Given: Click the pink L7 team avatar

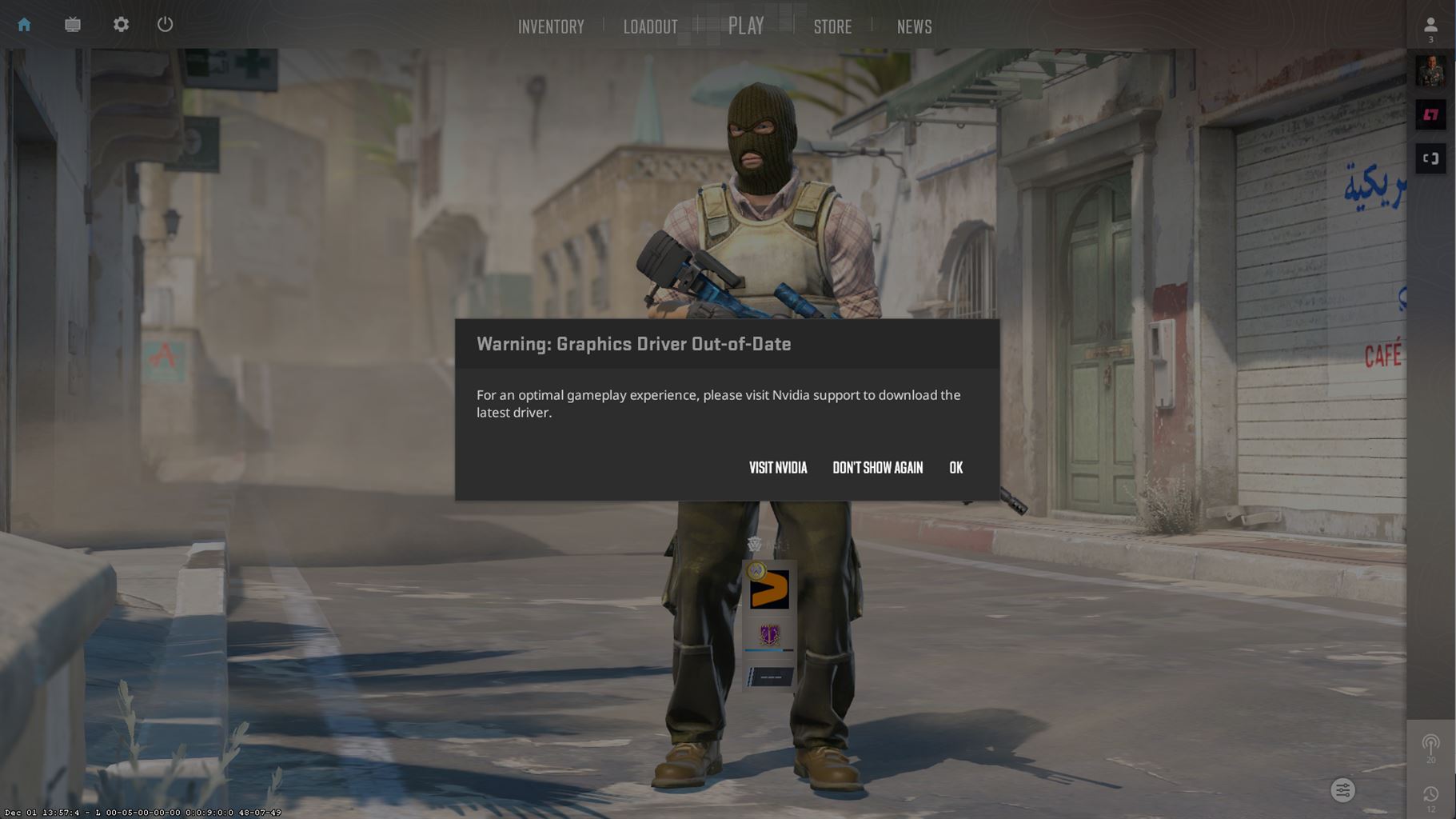Looking at the screenshot, I should (x=1431, y=114).
